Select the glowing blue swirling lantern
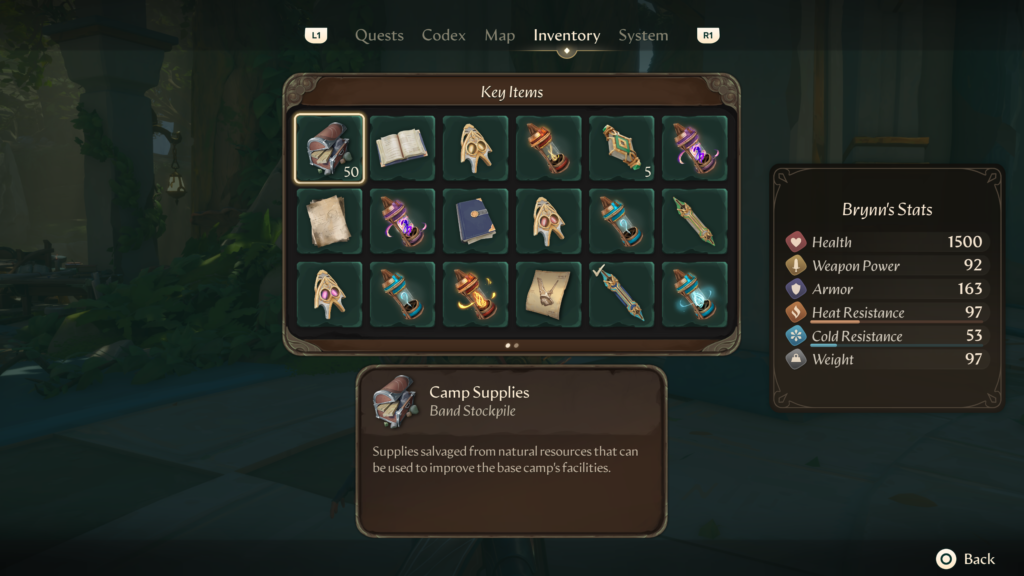 click(694, 294)
